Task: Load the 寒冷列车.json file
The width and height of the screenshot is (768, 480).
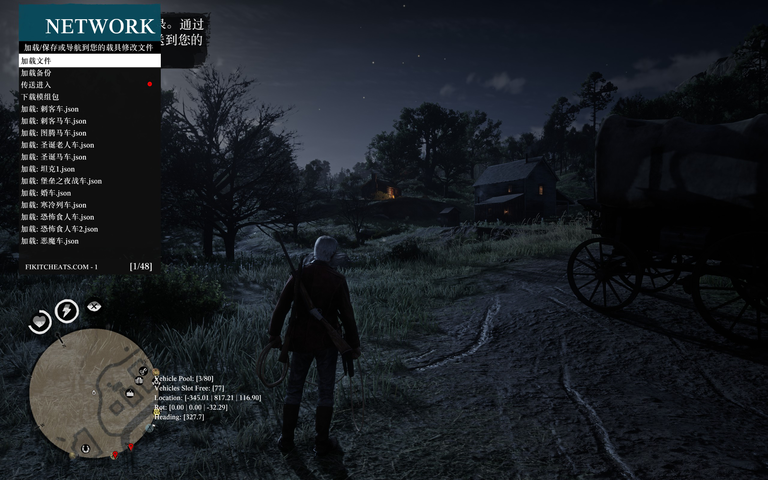Action: pos(89,205)
